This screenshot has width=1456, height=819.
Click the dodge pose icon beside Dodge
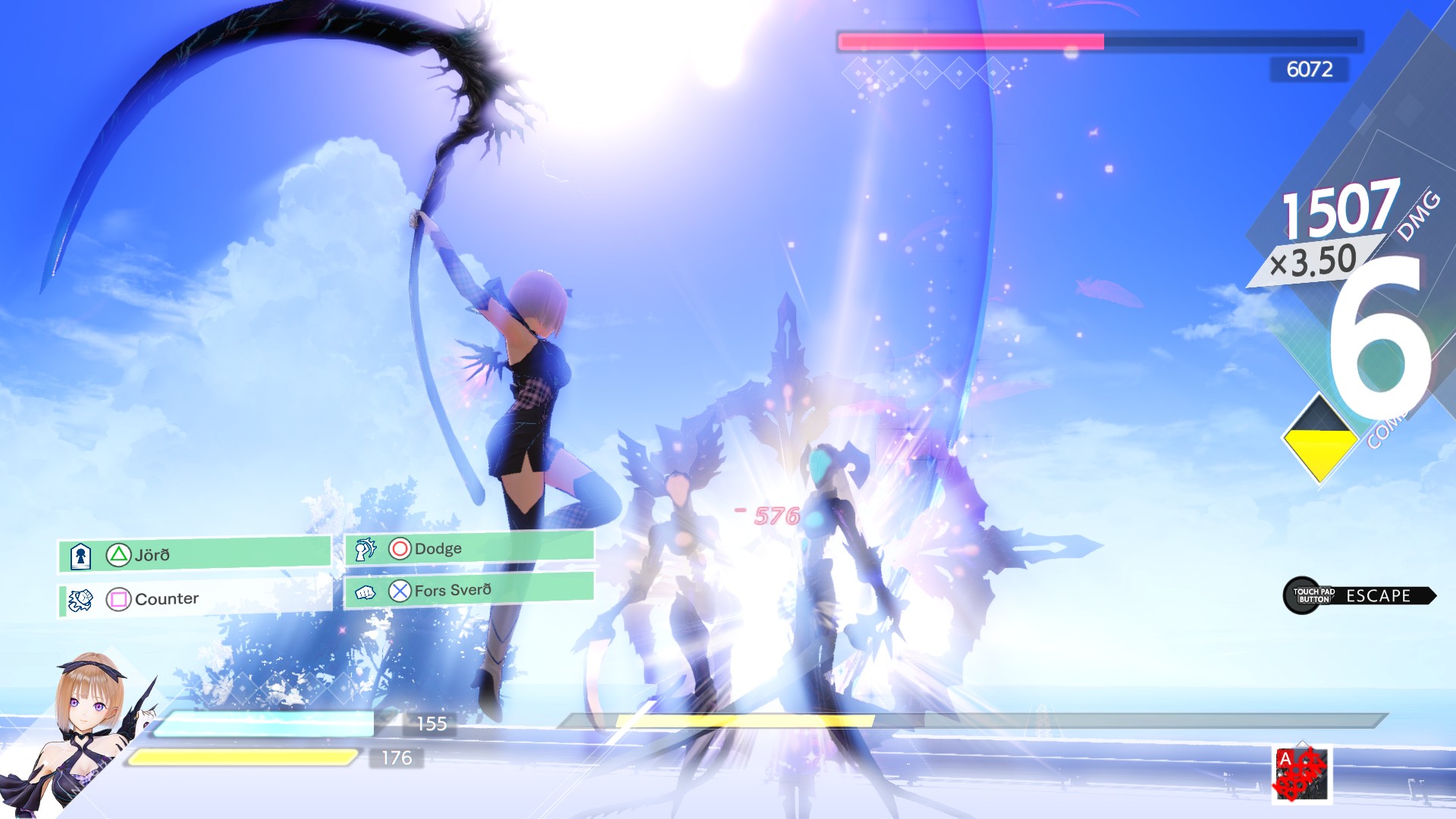point(365,548)
